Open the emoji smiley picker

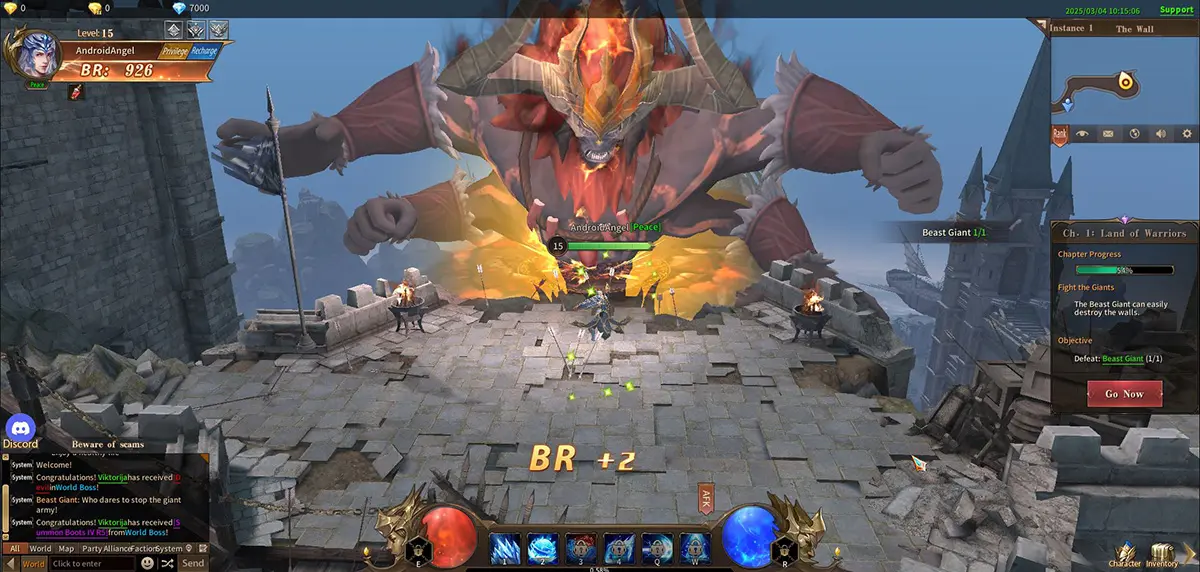[x=147, y=563]
